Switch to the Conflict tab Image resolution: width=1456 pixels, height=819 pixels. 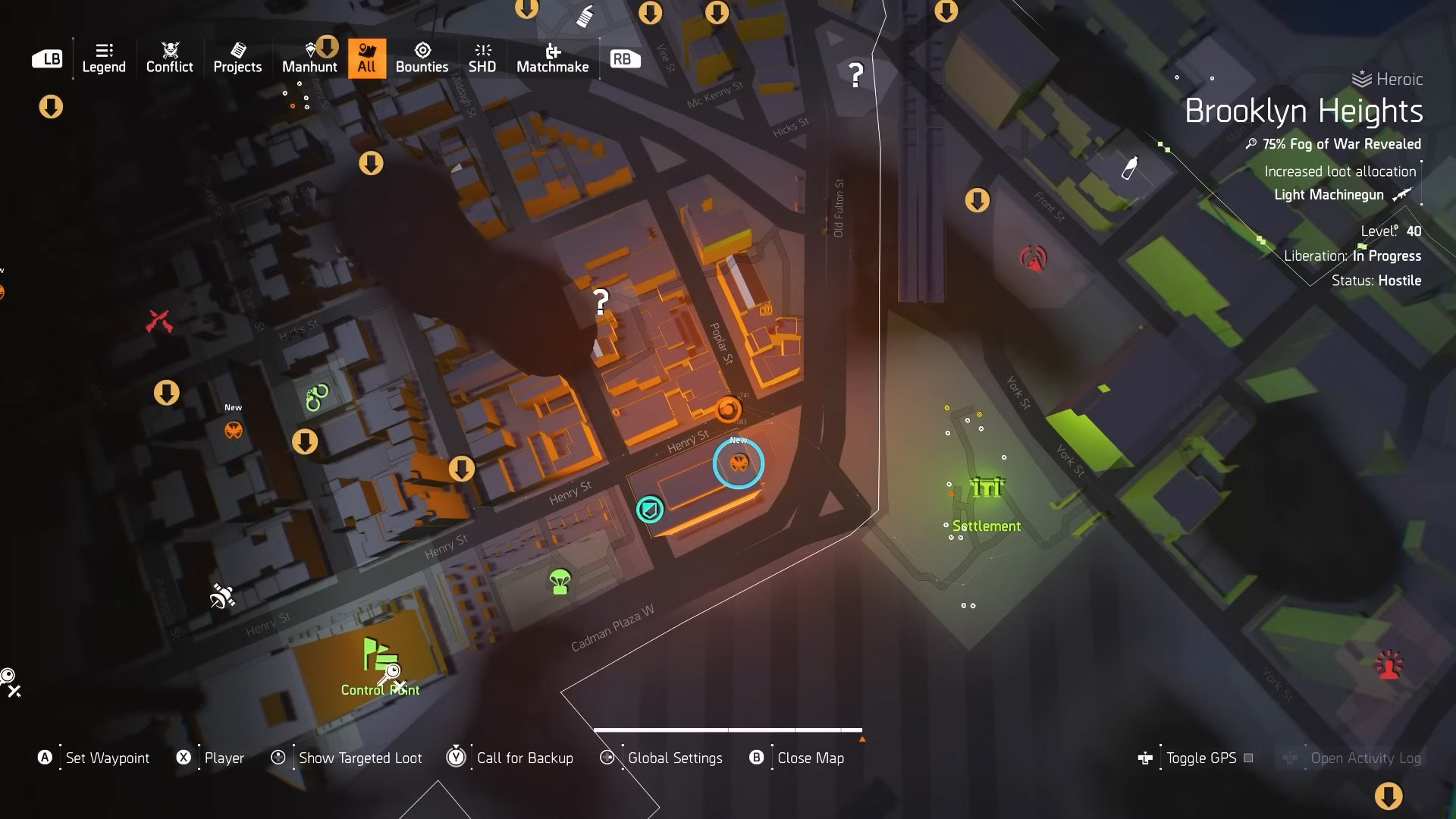(x=169, y=58)
